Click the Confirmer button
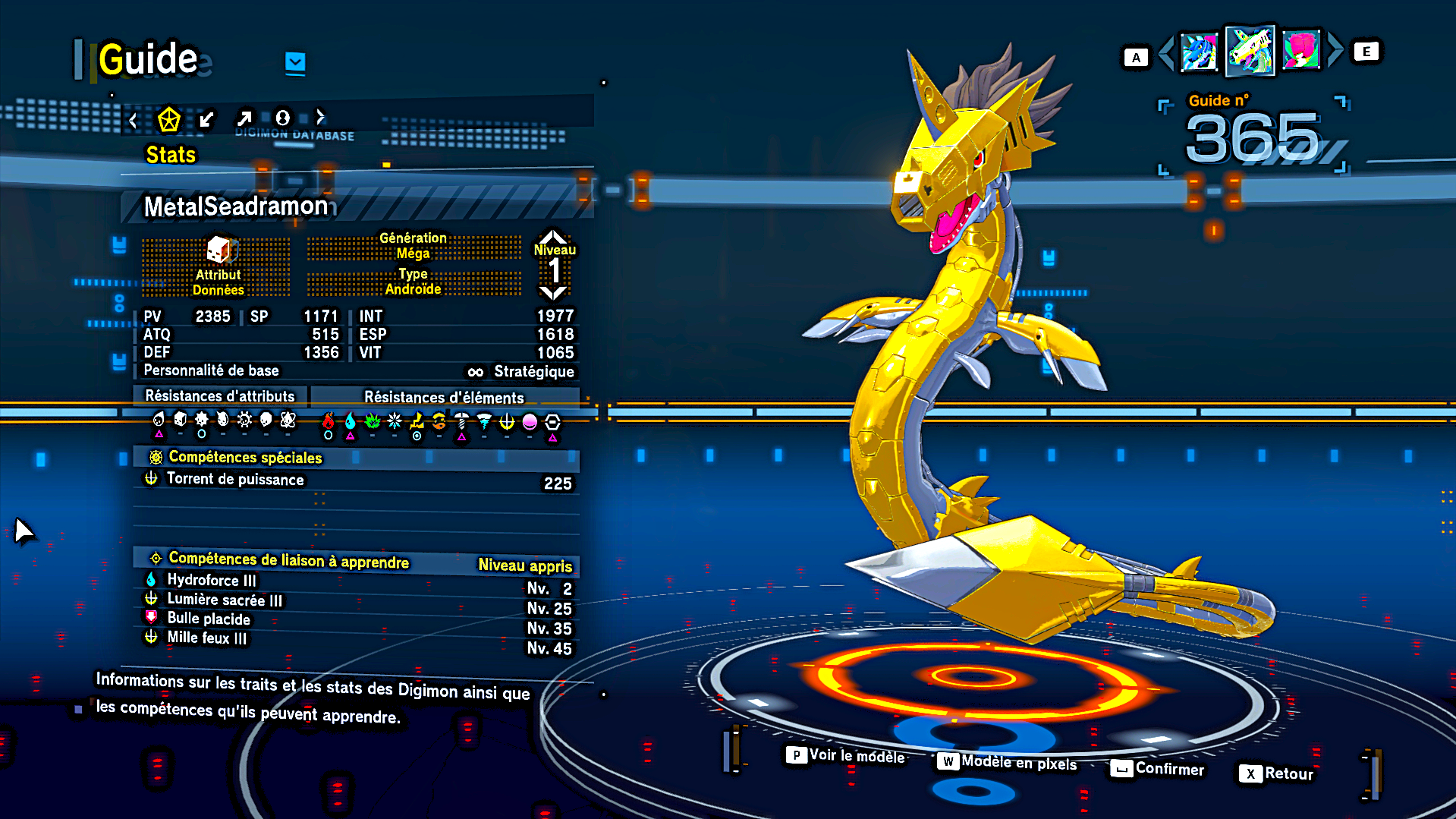Viewport: 1456px width, 819px height. point(1158,769)
